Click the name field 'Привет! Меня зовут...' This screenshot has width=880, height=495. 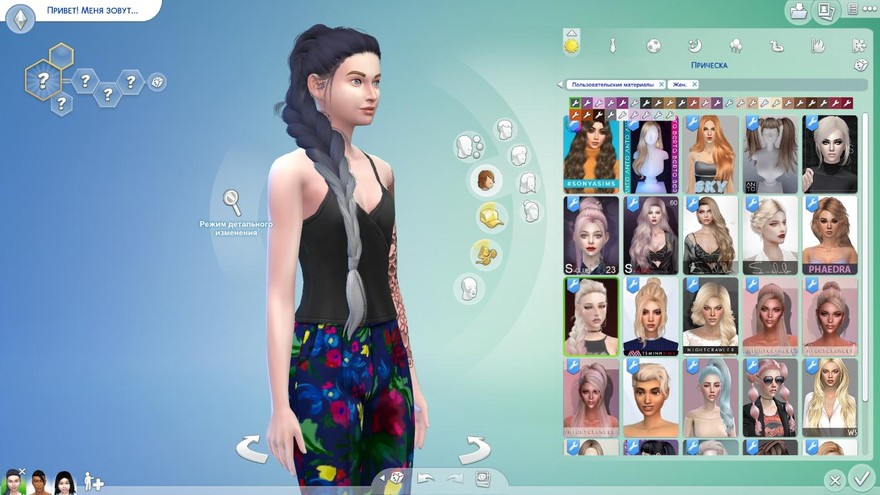pos(92,11)
